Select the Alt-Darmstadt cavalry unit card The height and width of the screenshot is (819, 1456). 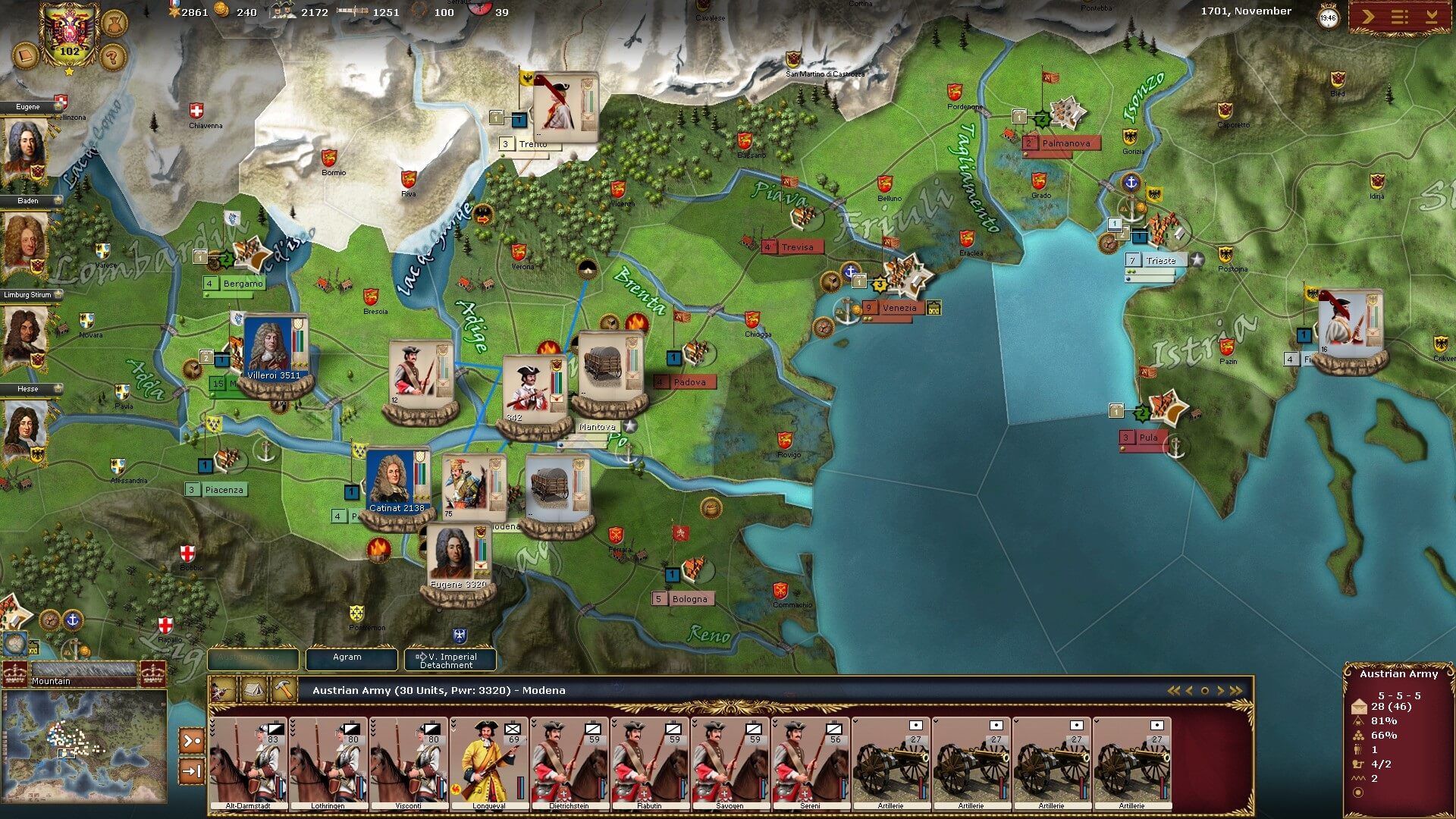pyautogui.click(x=249, y=763)
